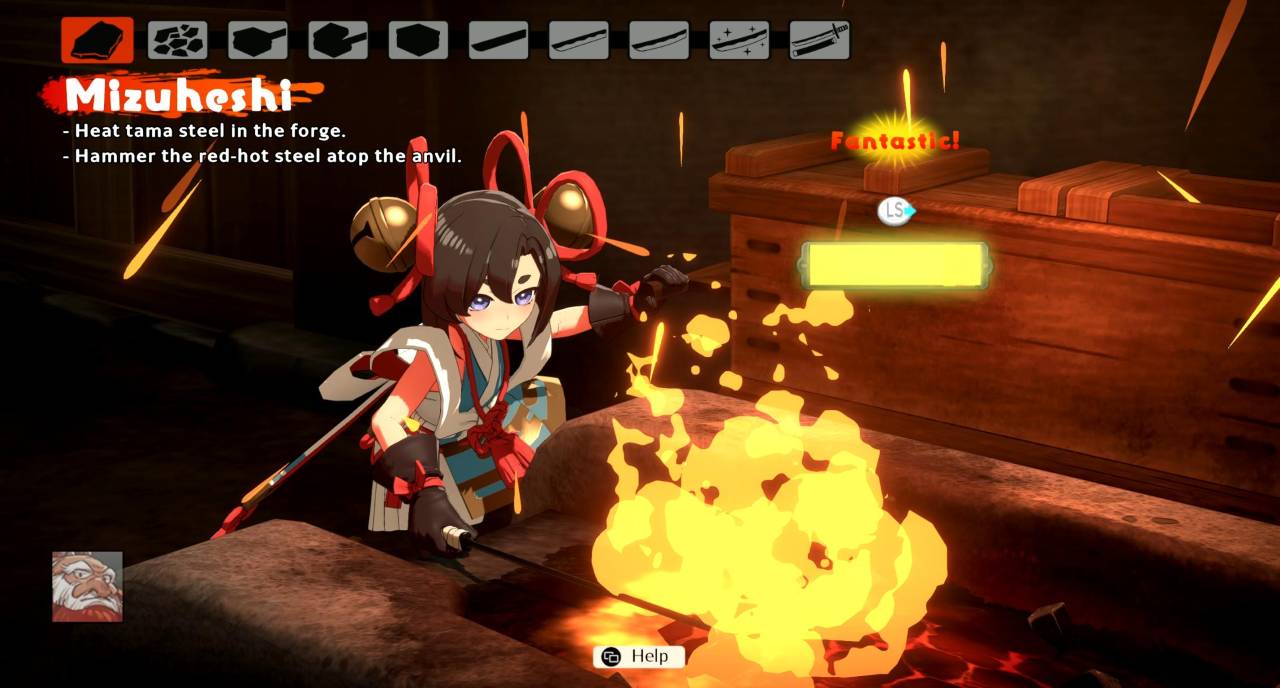Select the highlighted orange Mizuheshi step icon
This screenshot has height=688, width=1280.
click(97, 40)
